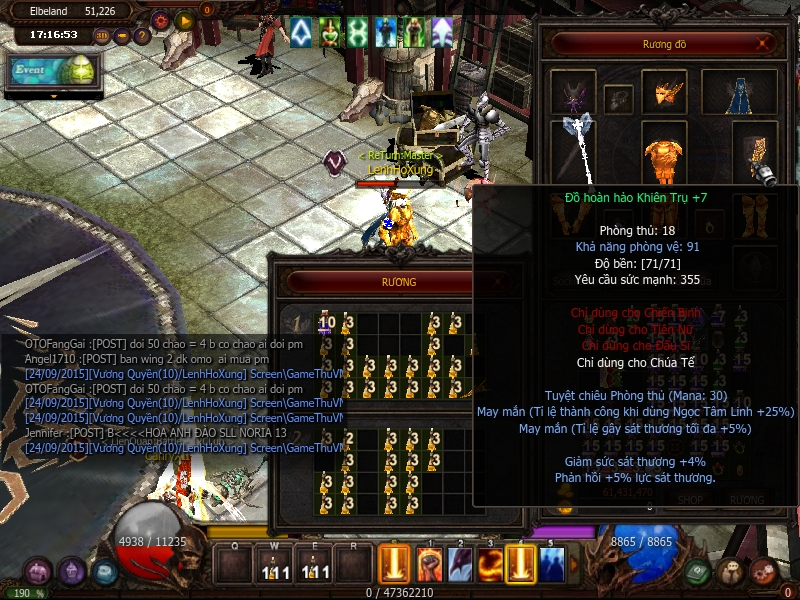Open the Event egg banner
This screenshot has height=600, width=800.
click(50, 72)
